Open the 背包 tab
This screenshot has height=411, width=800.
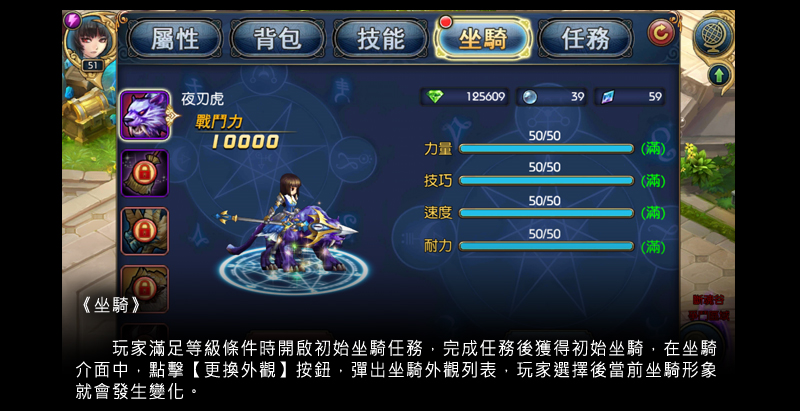click(x=279, y=38)
